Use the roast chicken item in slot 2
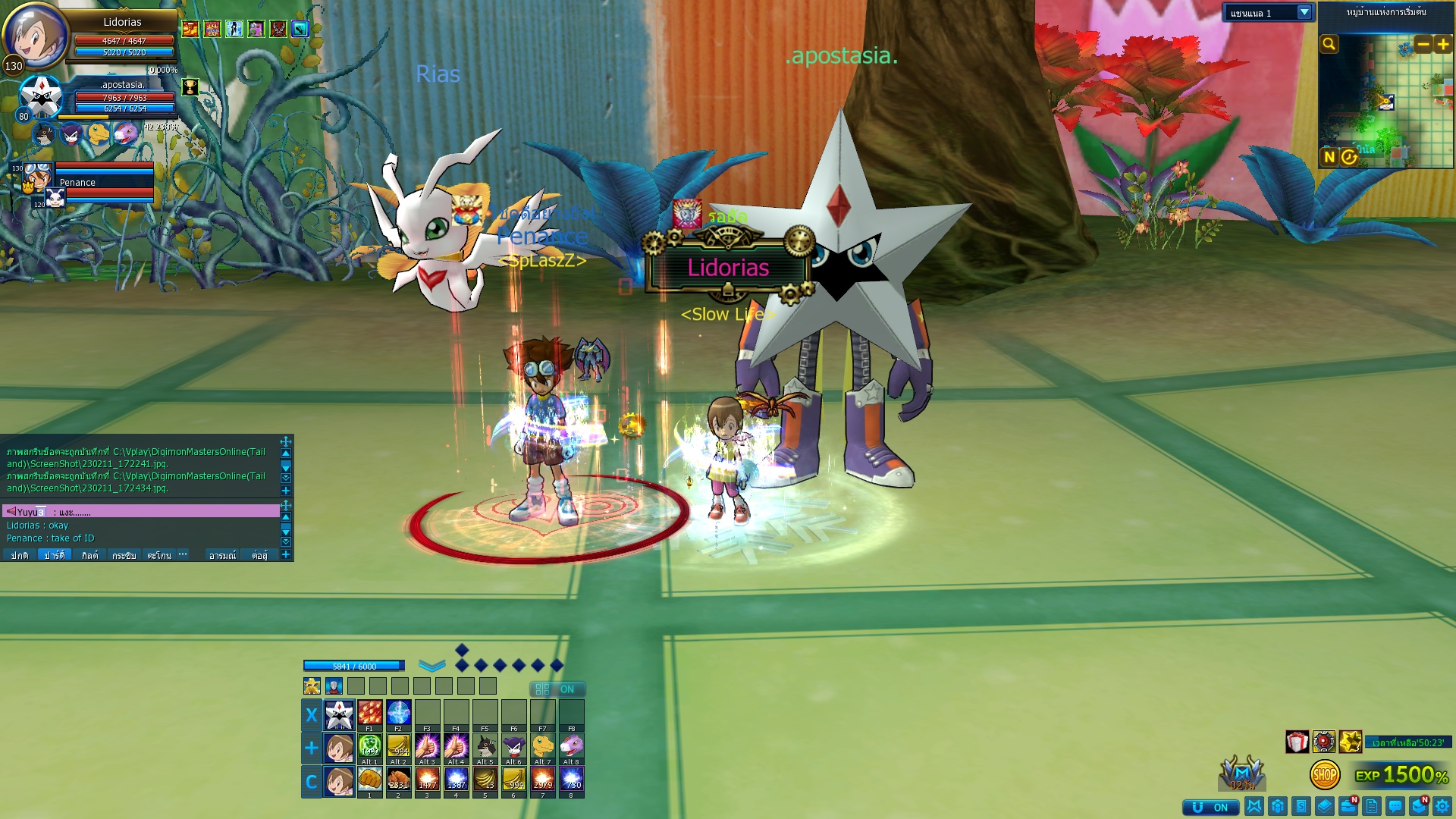 398,779
